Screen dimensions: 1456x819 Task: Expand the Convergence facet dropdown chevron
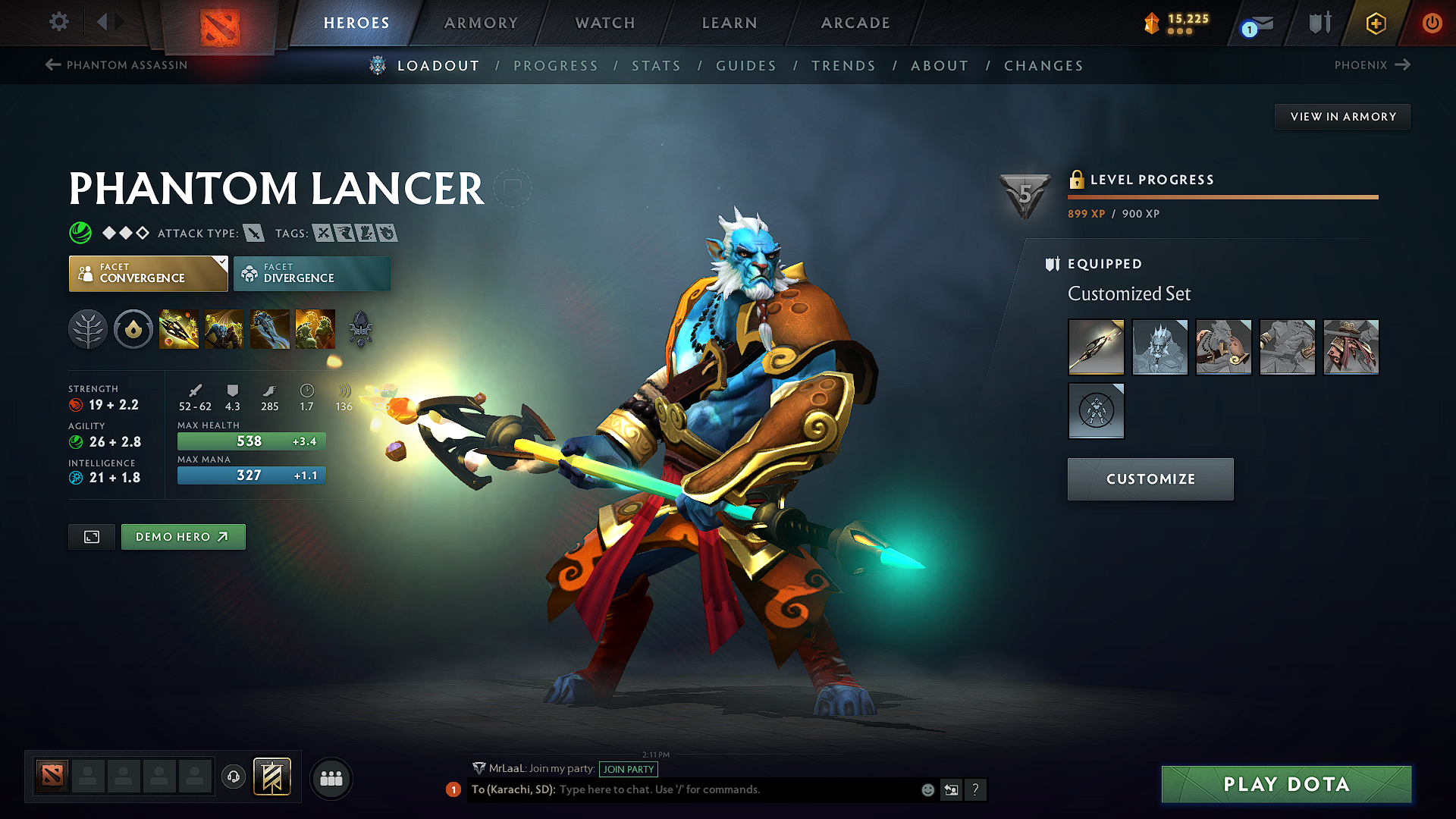click(x=221, y=263)
